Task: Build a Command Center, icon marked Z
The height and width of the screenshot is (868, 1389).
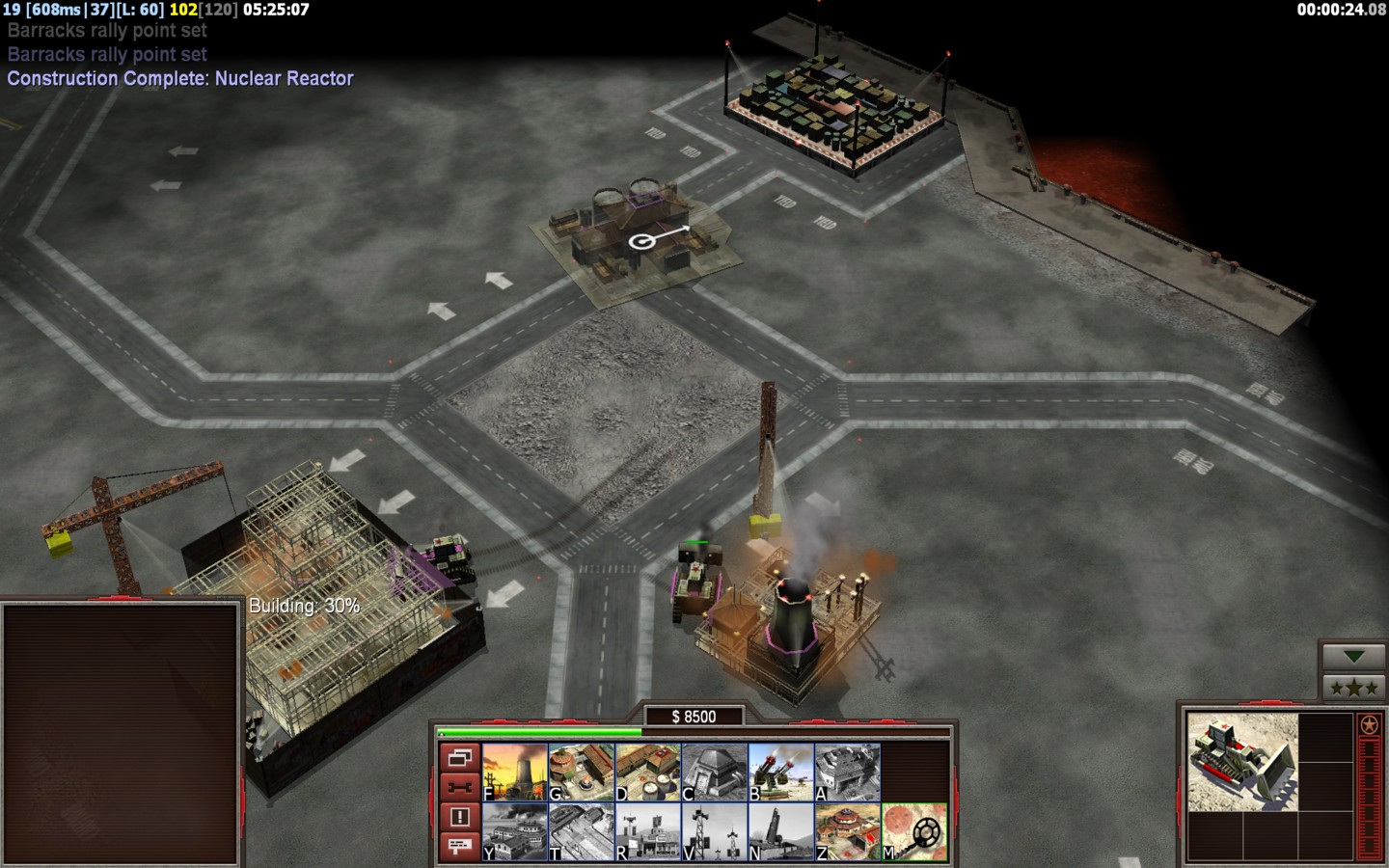Action: point(847,831)
